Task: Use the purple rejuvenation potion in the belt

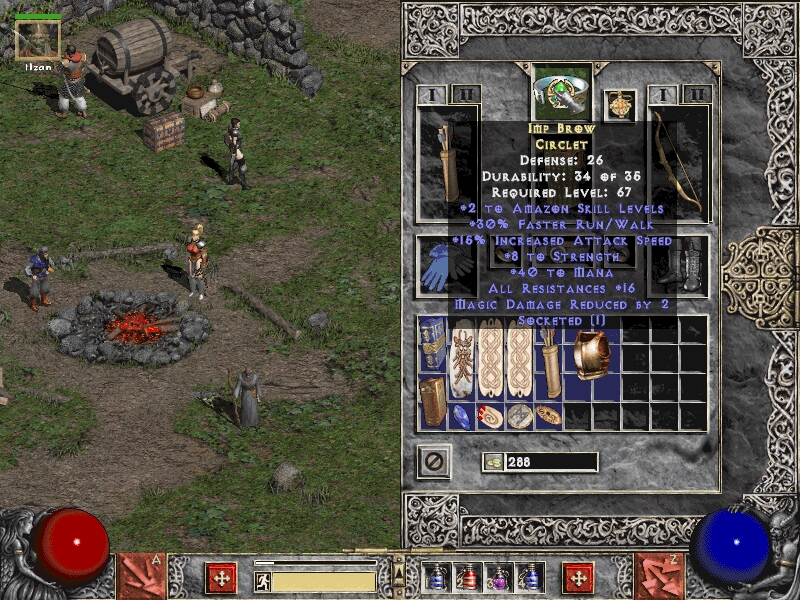Action: tap(498, 577)
